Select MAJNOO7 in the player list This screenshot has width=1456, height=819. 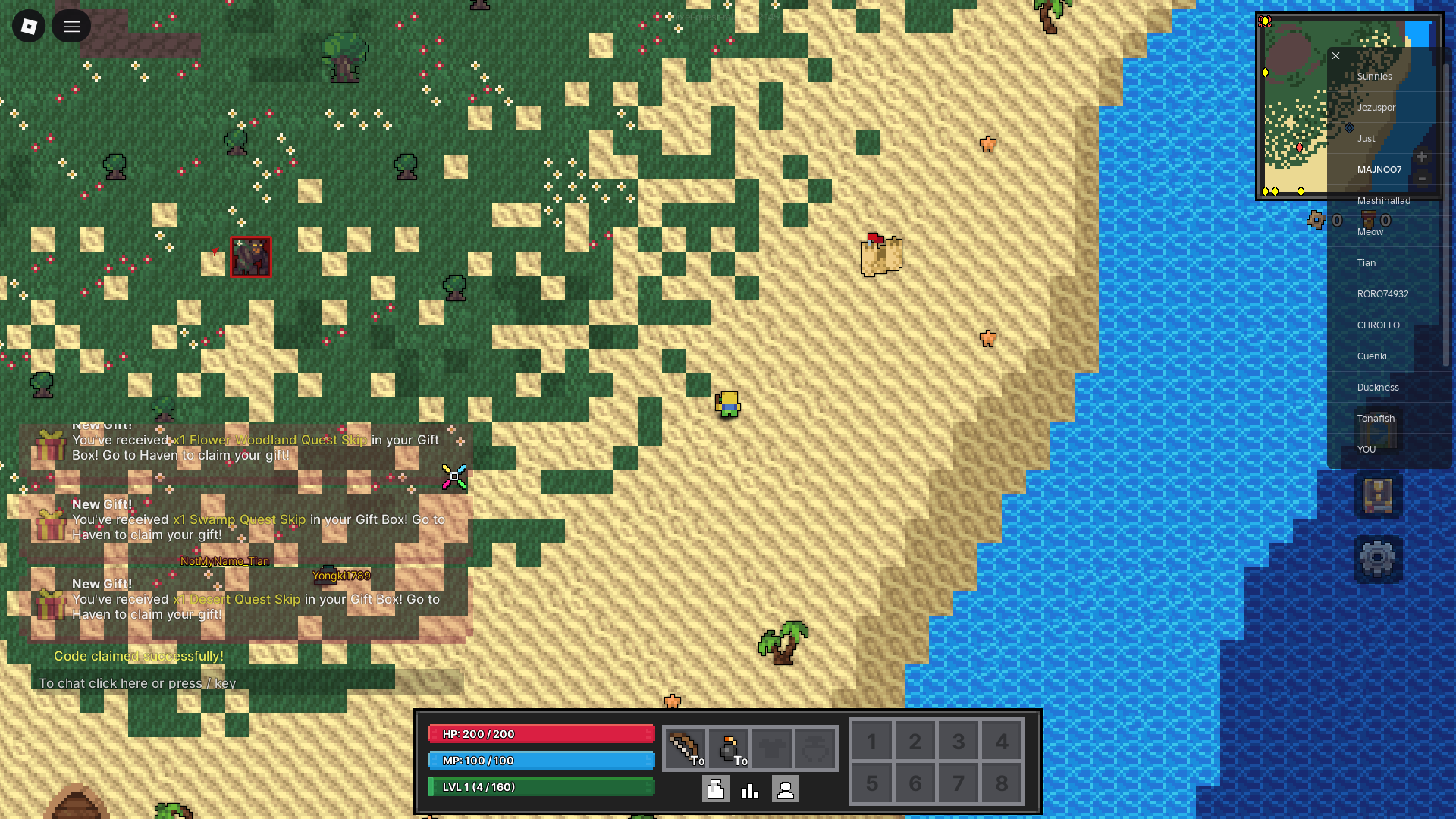1379,169
